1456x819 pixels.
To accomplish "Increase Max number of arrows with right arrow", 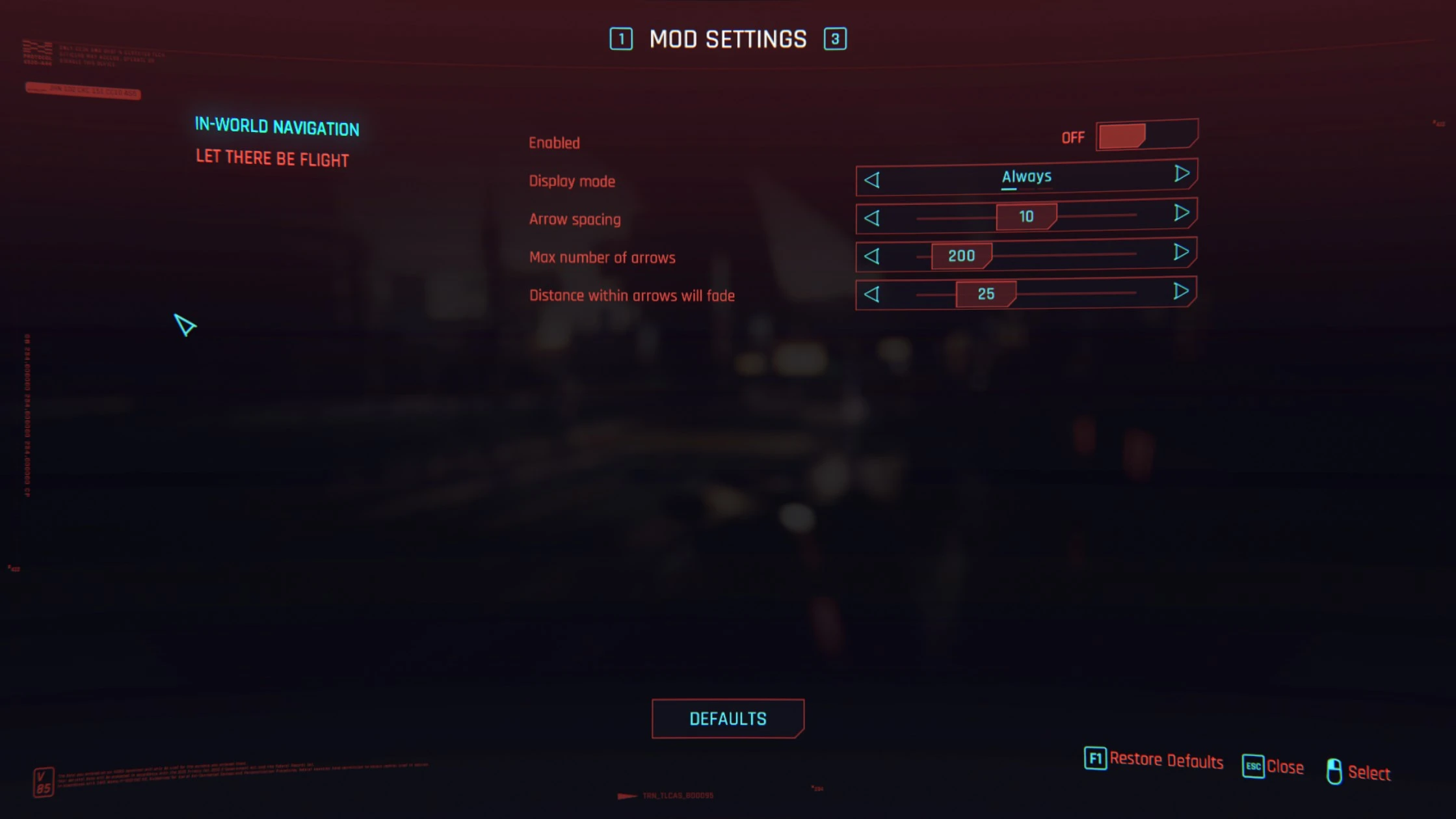I will click(1182, 252).
